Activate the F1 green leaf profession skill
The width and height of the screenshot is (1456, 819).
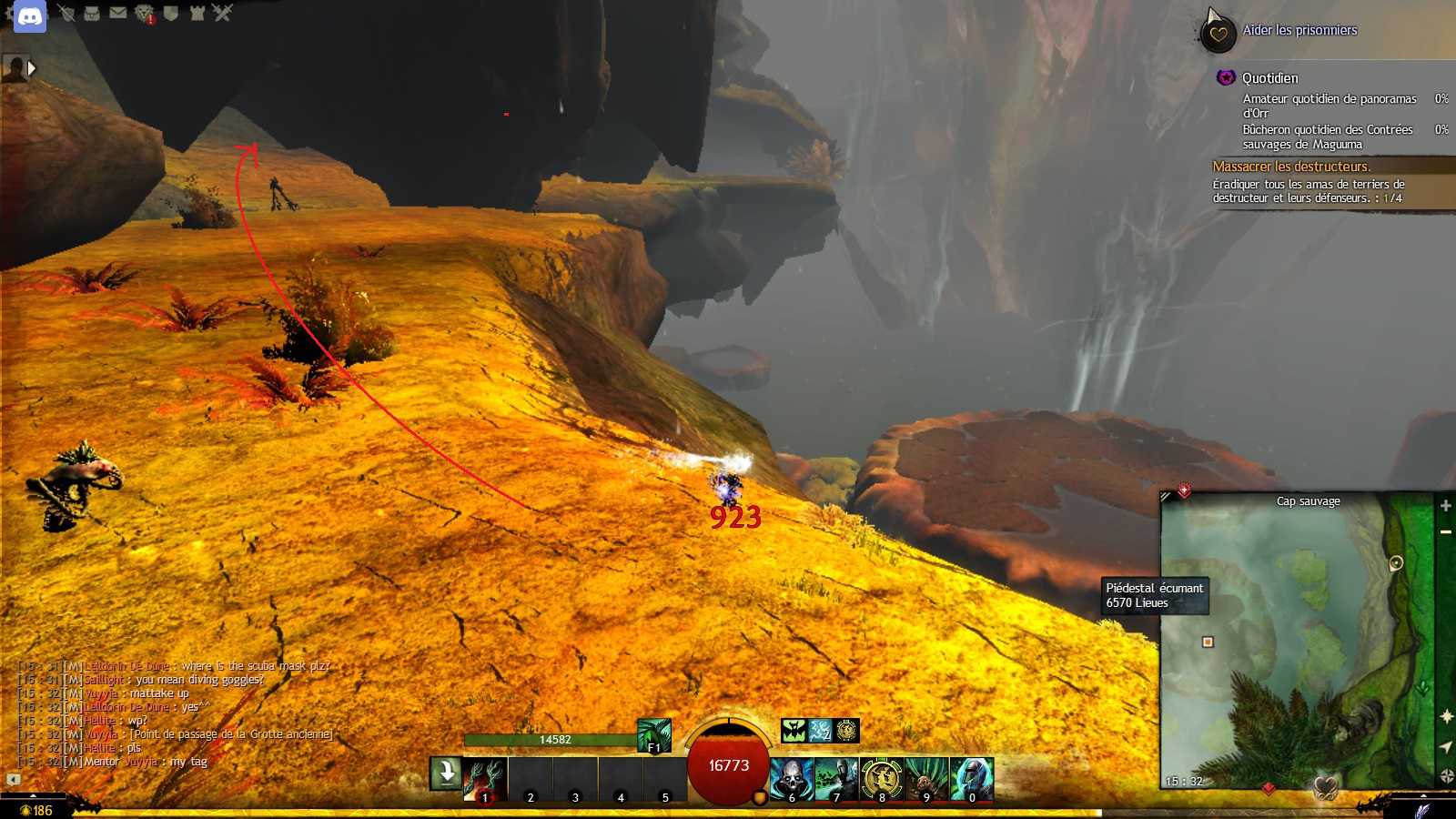click(x=653, y=735)
